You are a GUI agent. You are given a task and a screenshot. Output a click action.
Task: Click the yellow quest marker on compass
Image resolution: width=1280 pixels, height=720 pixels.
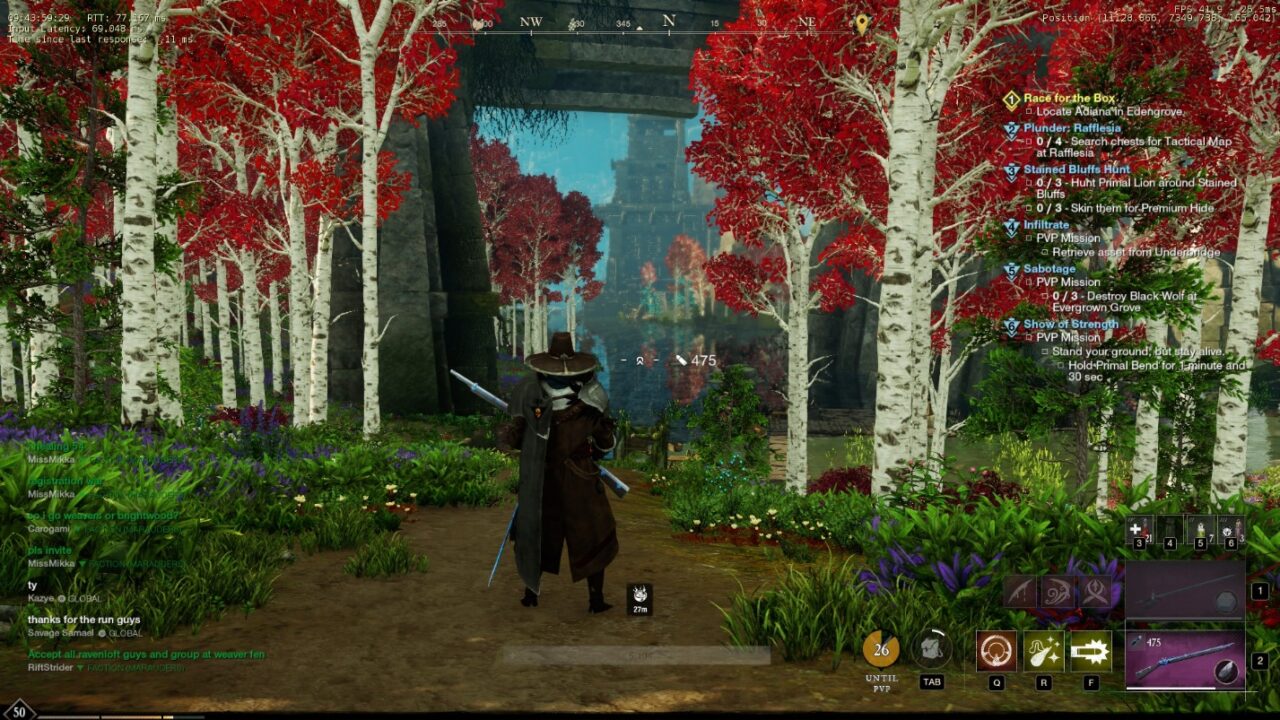862,22
